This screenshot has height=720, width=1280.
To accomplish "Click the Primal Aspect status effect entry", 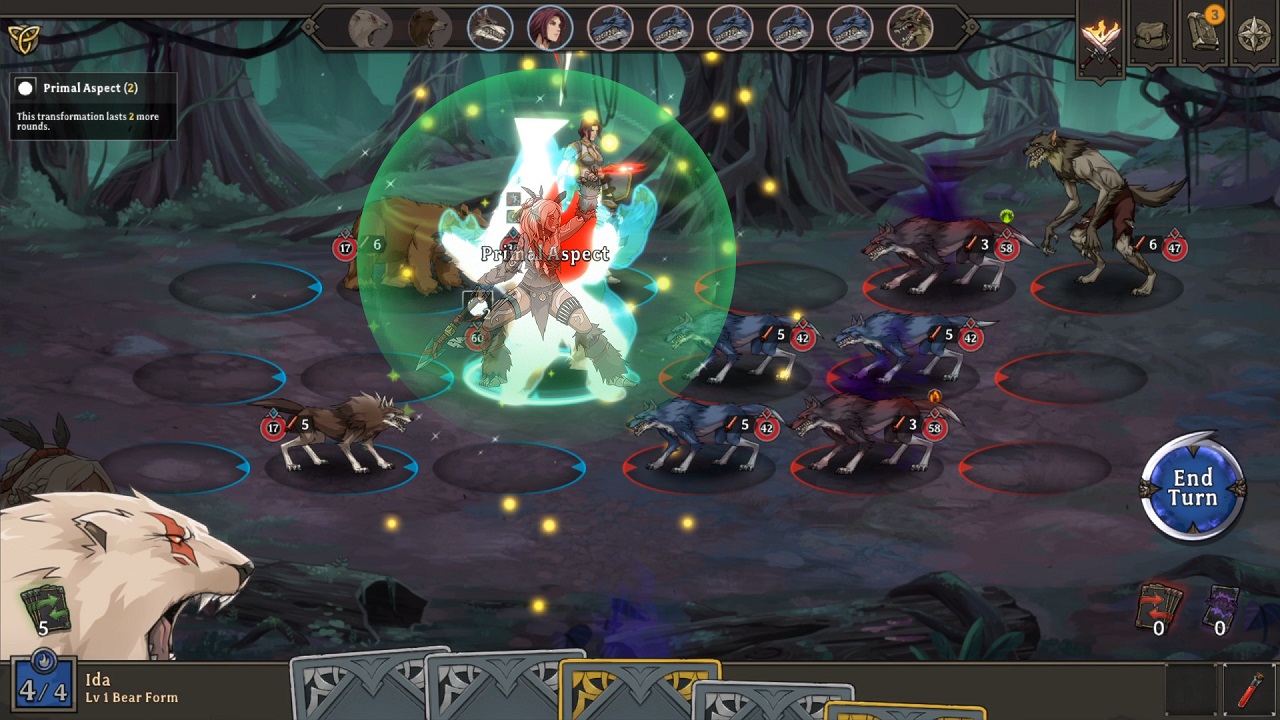I will [x=90, y=88].
